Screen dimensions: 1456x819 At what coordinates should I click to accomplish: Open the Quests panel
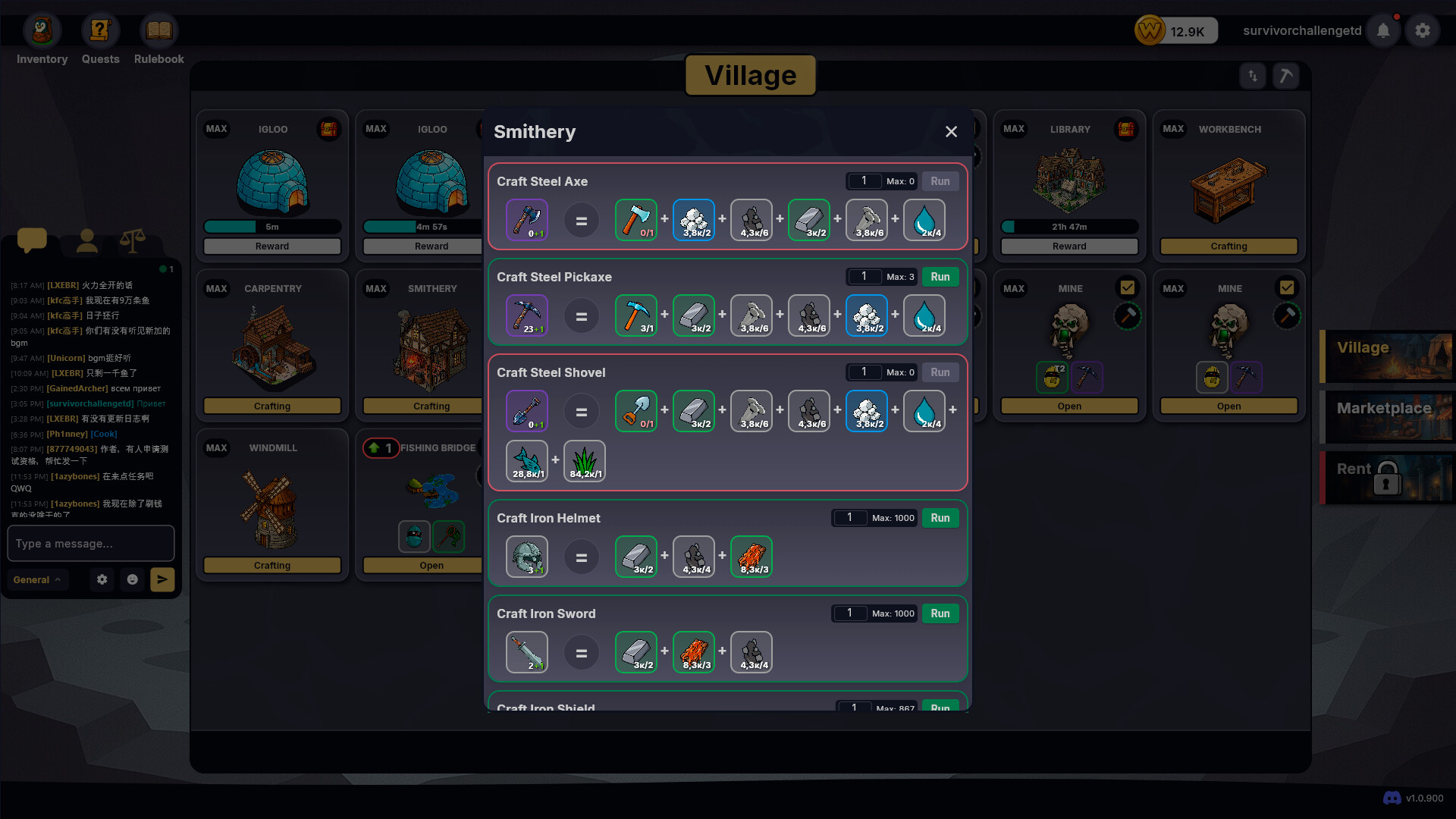coord(100,30)
